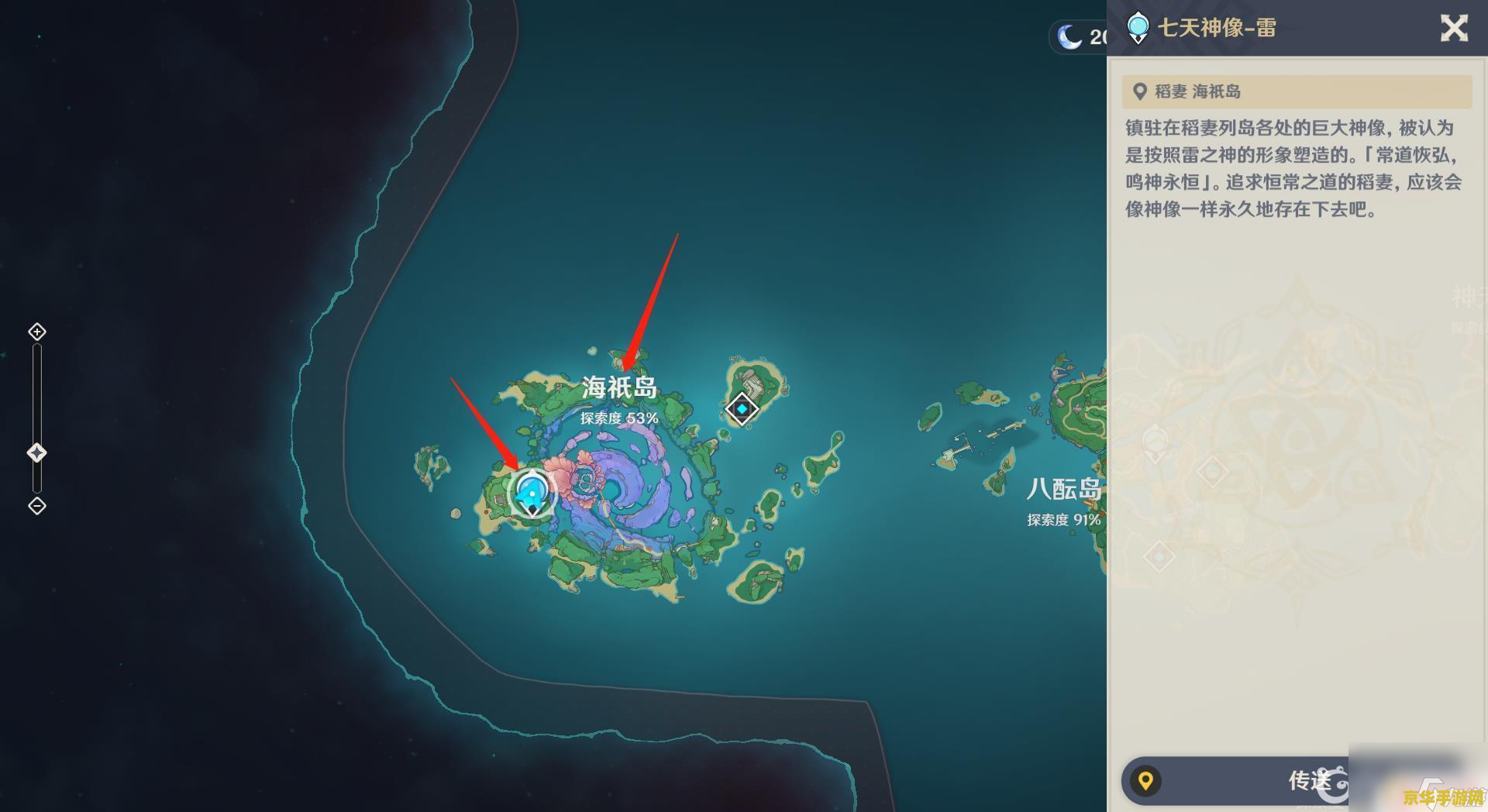This screenshot has height=812, width=1488.
Task: Select the teleport waypoint on the small island
Action: (742, 408)
